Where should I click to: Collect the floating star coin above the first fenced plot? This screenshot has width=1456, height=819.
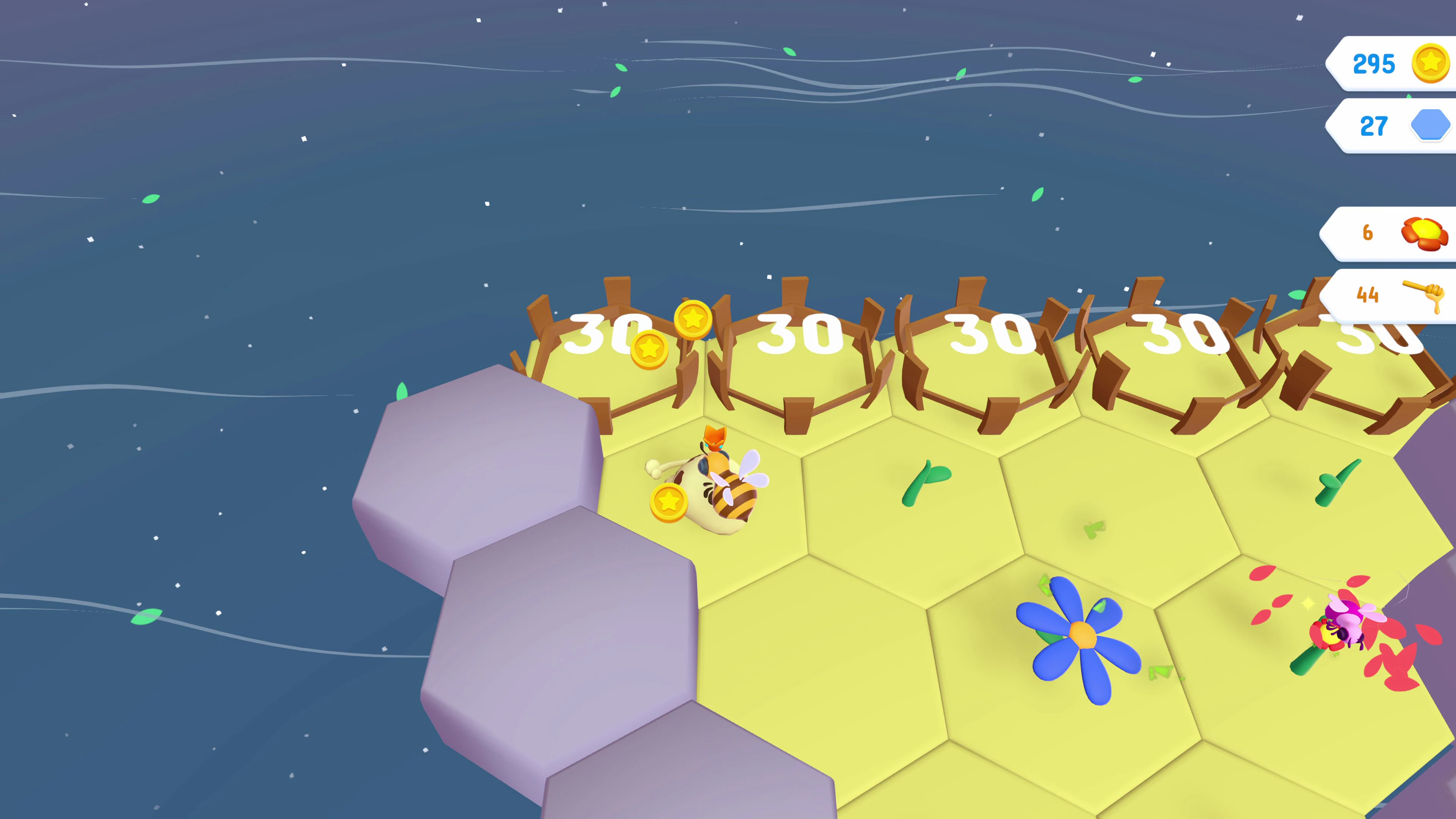click(x=694, y=320)
